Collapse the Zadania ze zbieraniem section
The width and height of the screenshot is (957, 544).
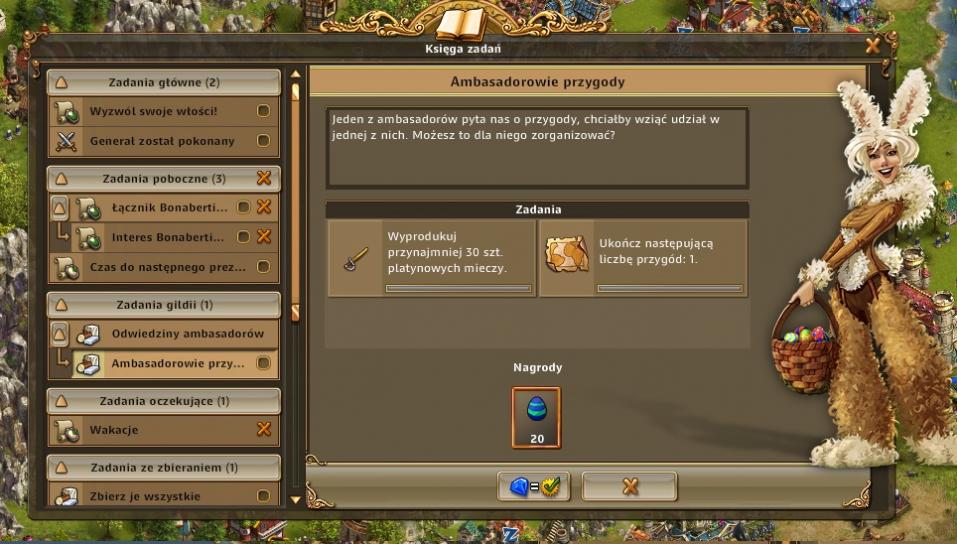click(61, 467)
